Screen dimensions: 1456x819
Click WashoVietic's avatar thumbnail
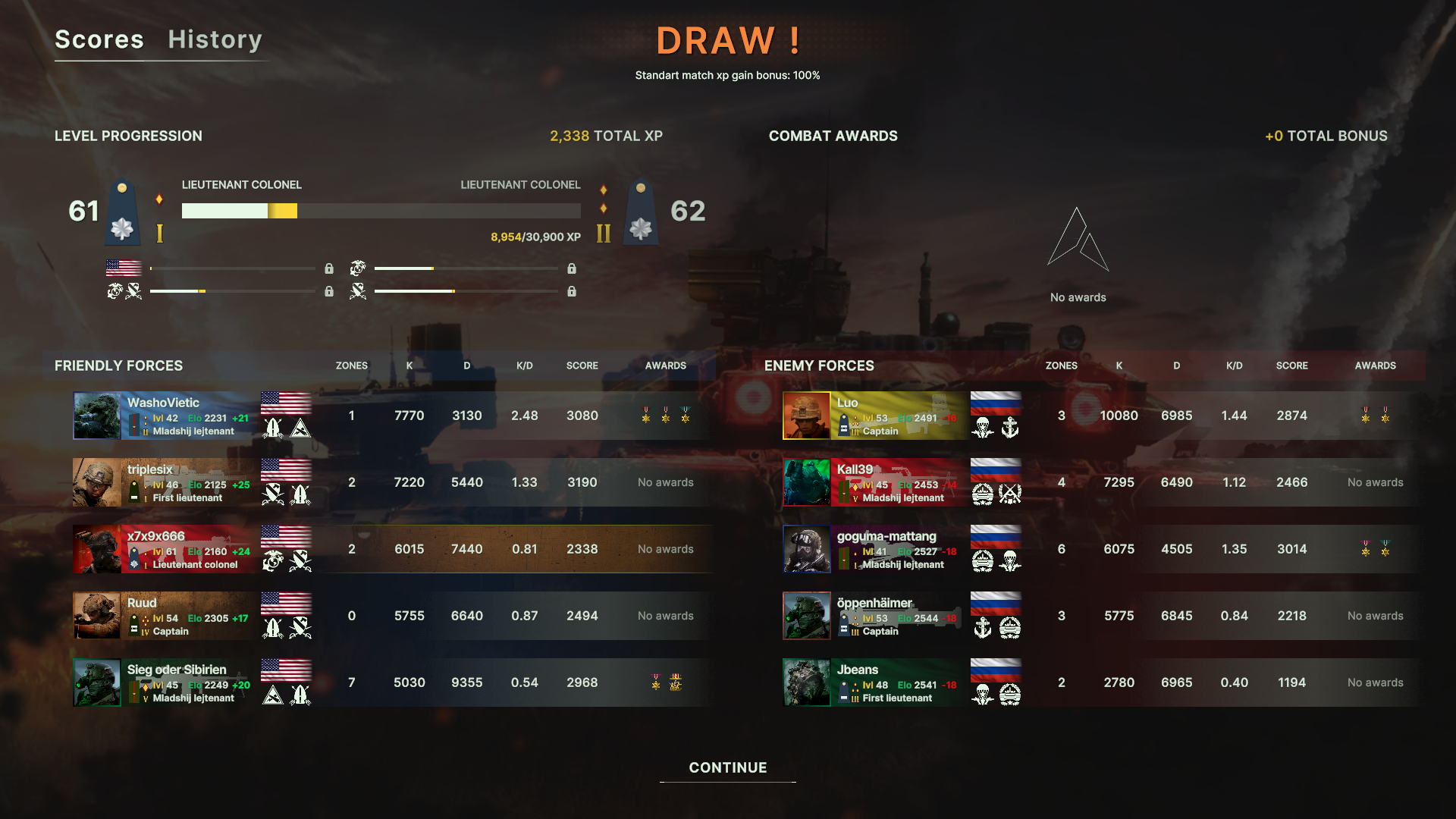[96, 416]
